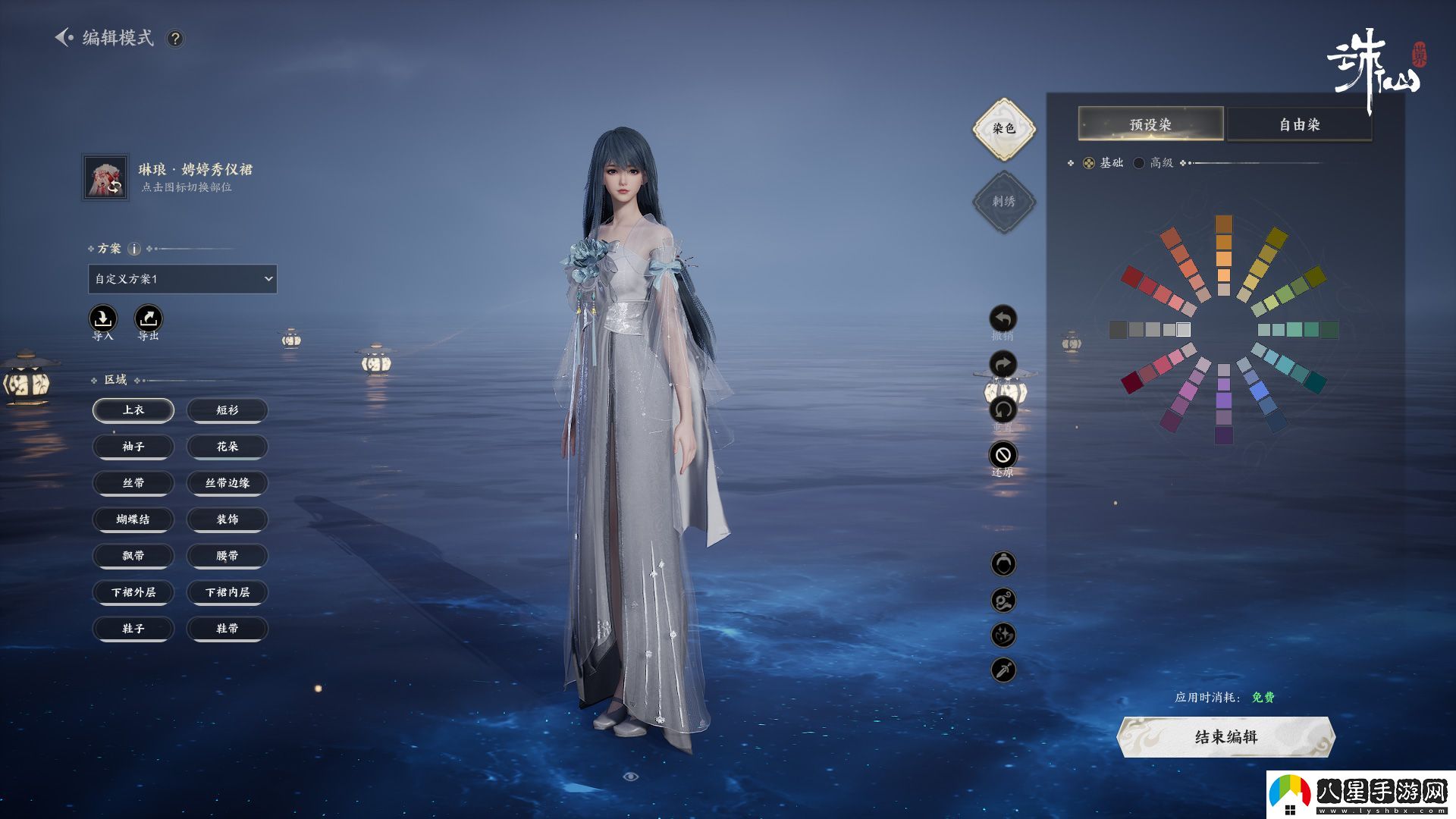Toggle the eye visibility icon below character

point(630,777)
